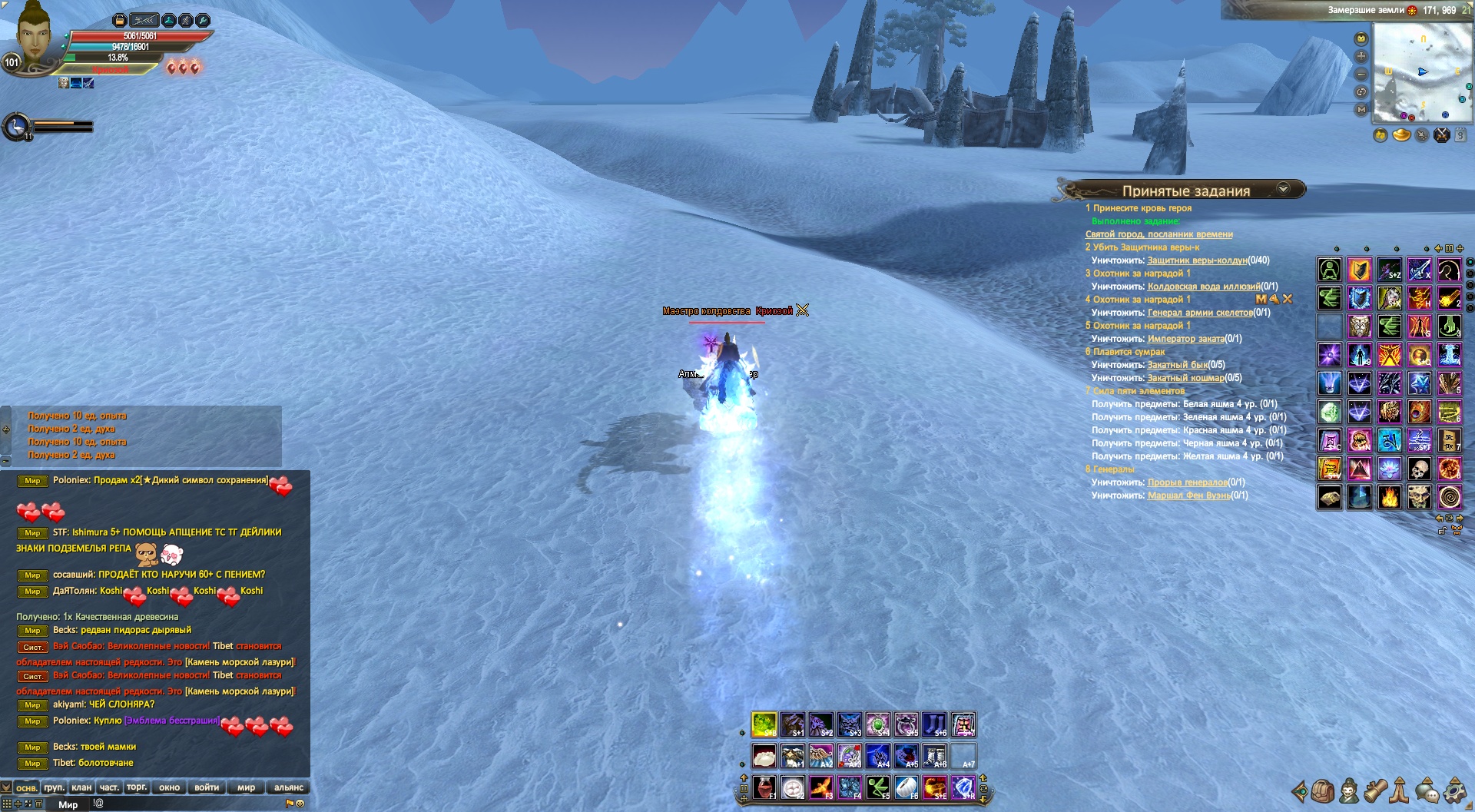Switch to the торг. chat tab
The height and width of the screenshot is (812, 1475).
click(137, 787)
